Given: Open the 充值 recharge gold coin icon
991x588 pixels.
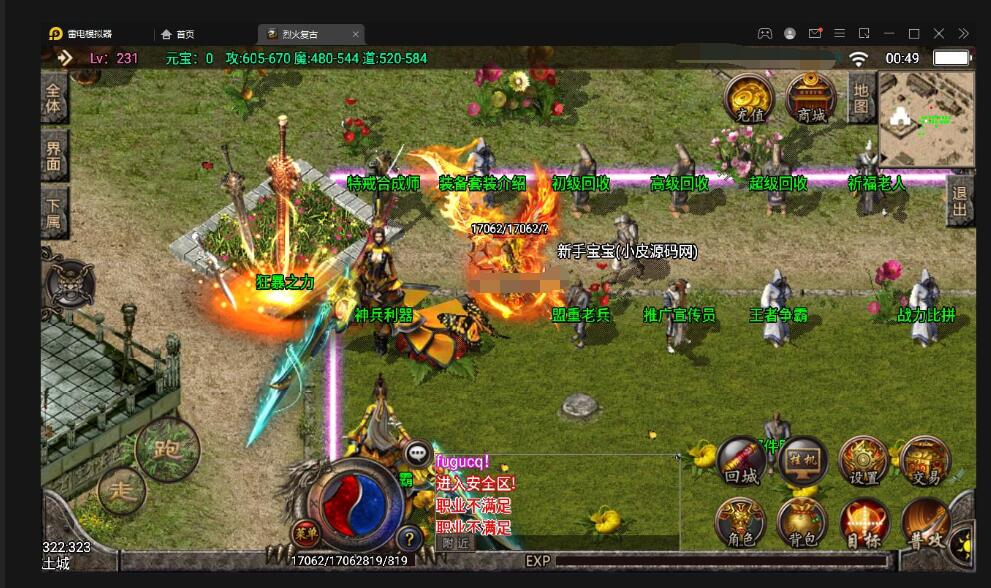Looking at the screenshot, I should click(x=749, y=98).
